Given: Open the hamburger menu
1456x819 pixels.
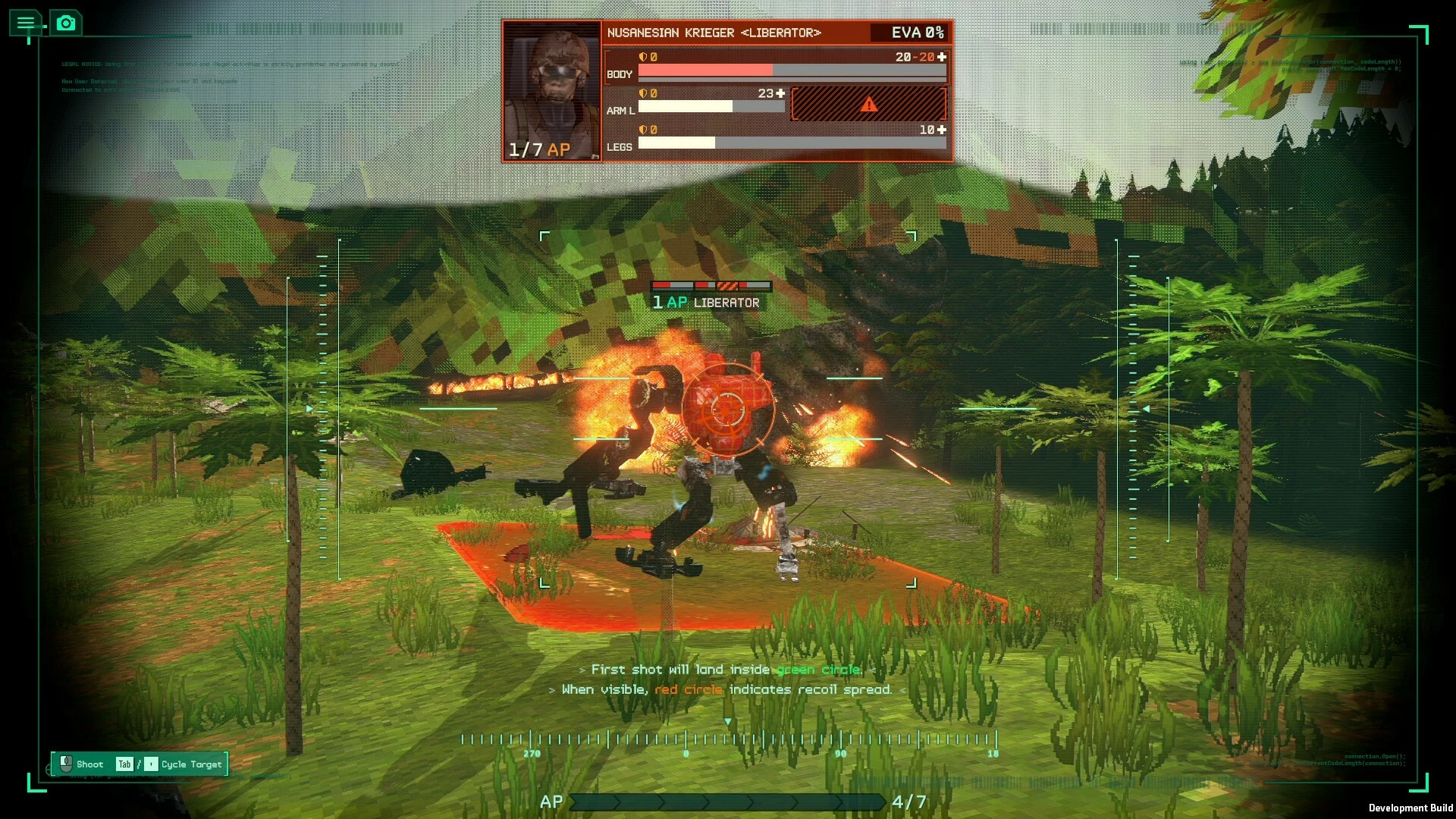Looking at the screenshot, I should tap(26, 23).
